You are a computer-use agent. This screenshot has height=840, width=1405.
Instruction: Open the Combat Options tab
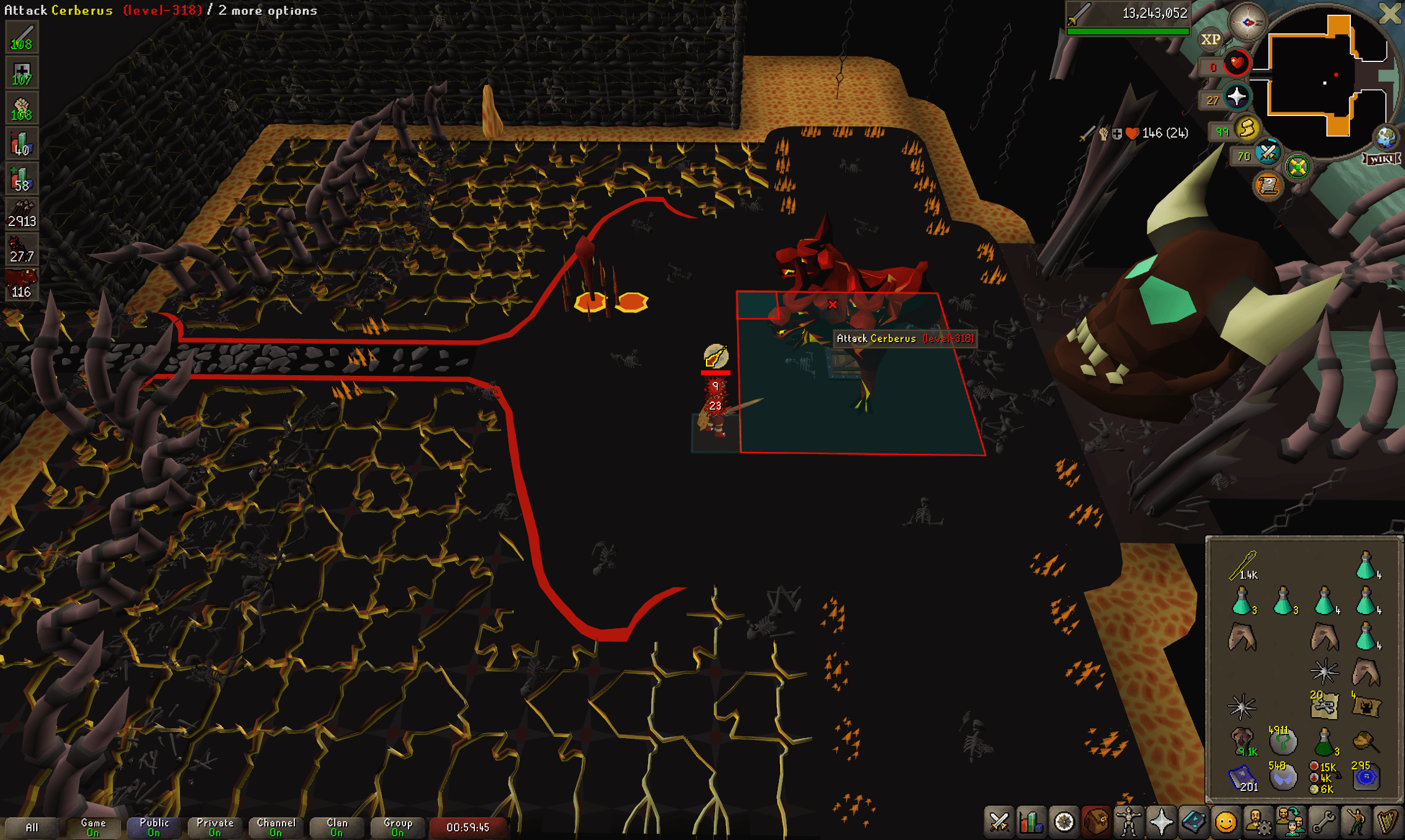tap(999, 822)
